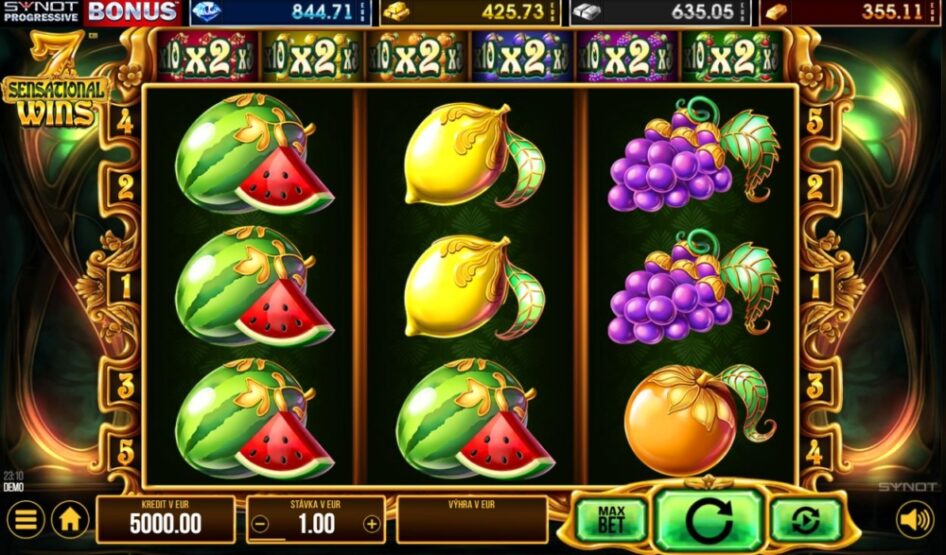This screenshot has width=946, height=555.
Task: Open the Synot Progressive Bonus info
Action: (x=90, y=12)
